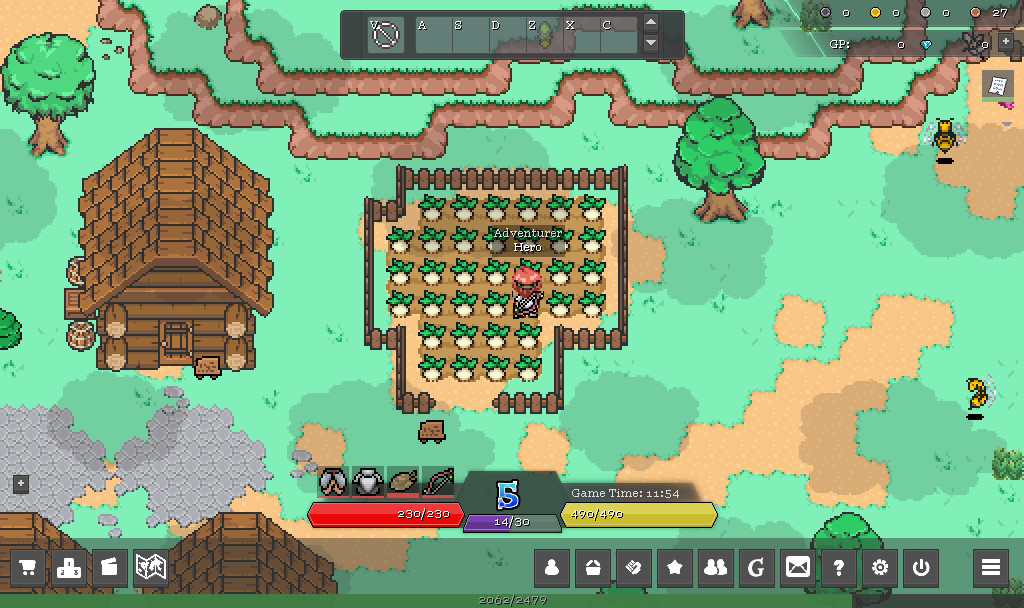Click the hotbar down arrow
Screen dimensions: 1024x608
tap(651, 43)
